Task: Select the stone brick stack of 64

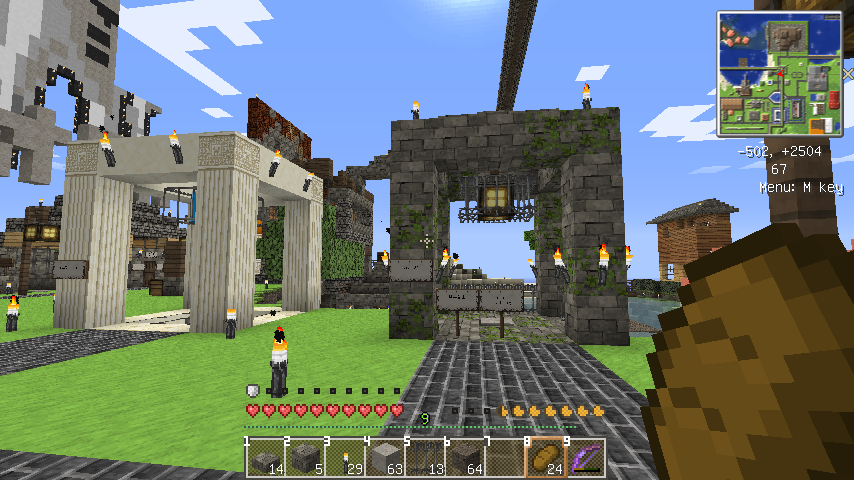Action: click(x=465, y=457)
